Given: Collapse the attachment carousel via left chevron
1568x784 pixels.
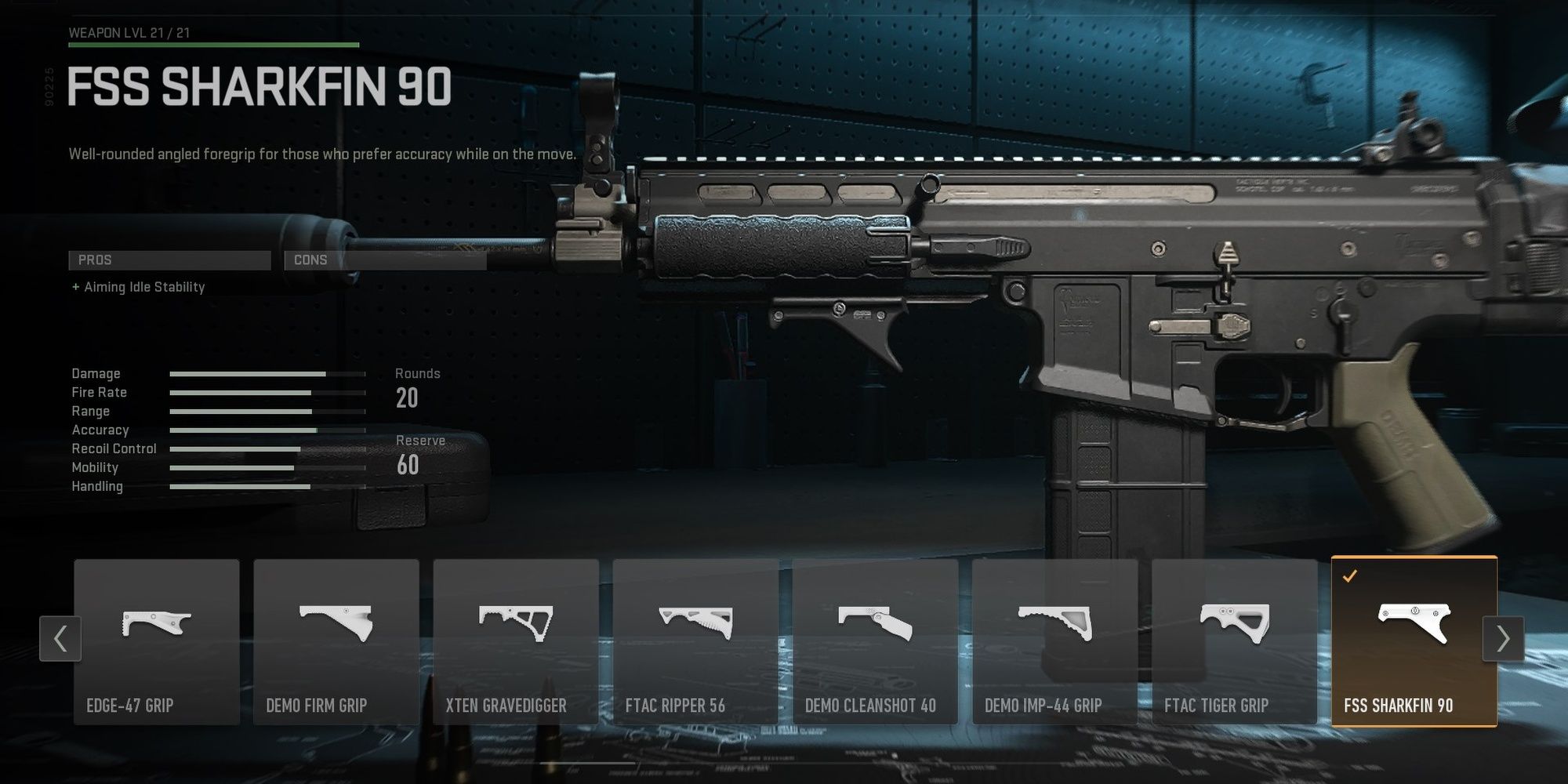Looking at the screenshot, I should coord(60,639).
